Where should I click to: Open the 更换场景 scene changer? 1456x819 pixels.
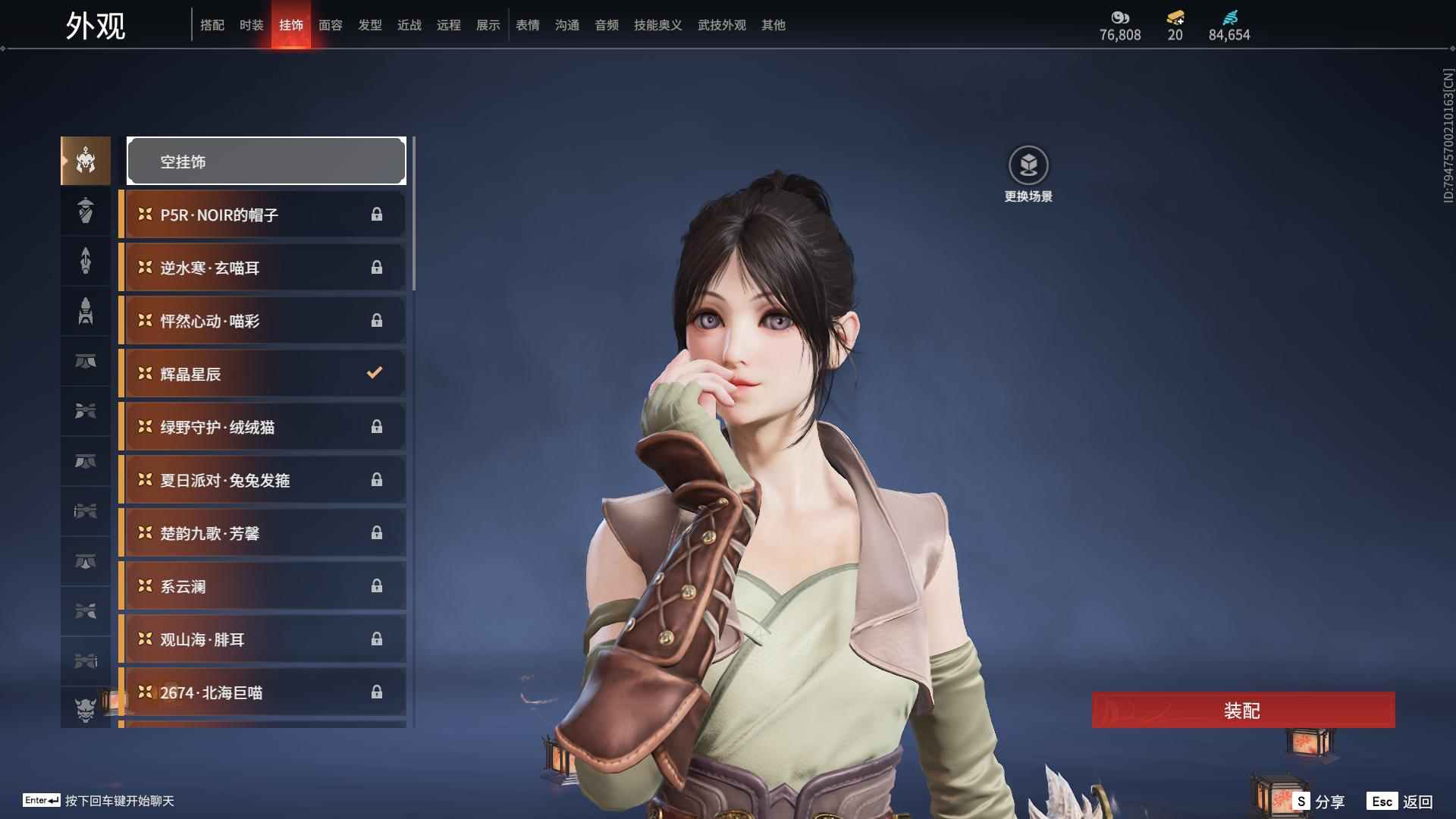click(x=1028, y=174)
